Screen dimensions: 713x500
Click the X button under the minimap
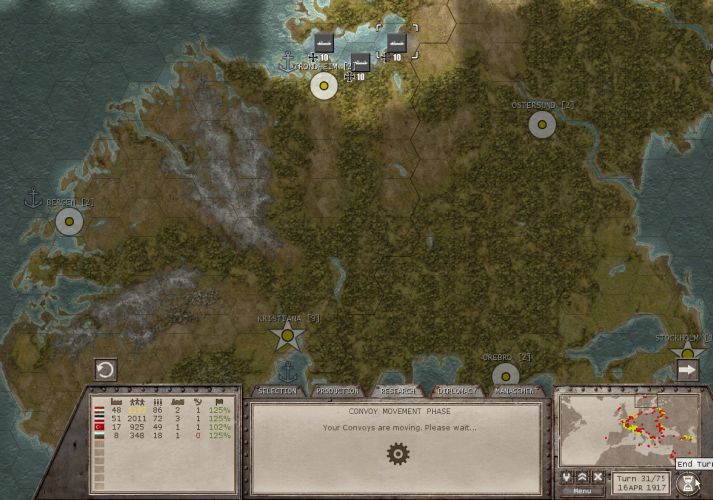click(598, 477)
